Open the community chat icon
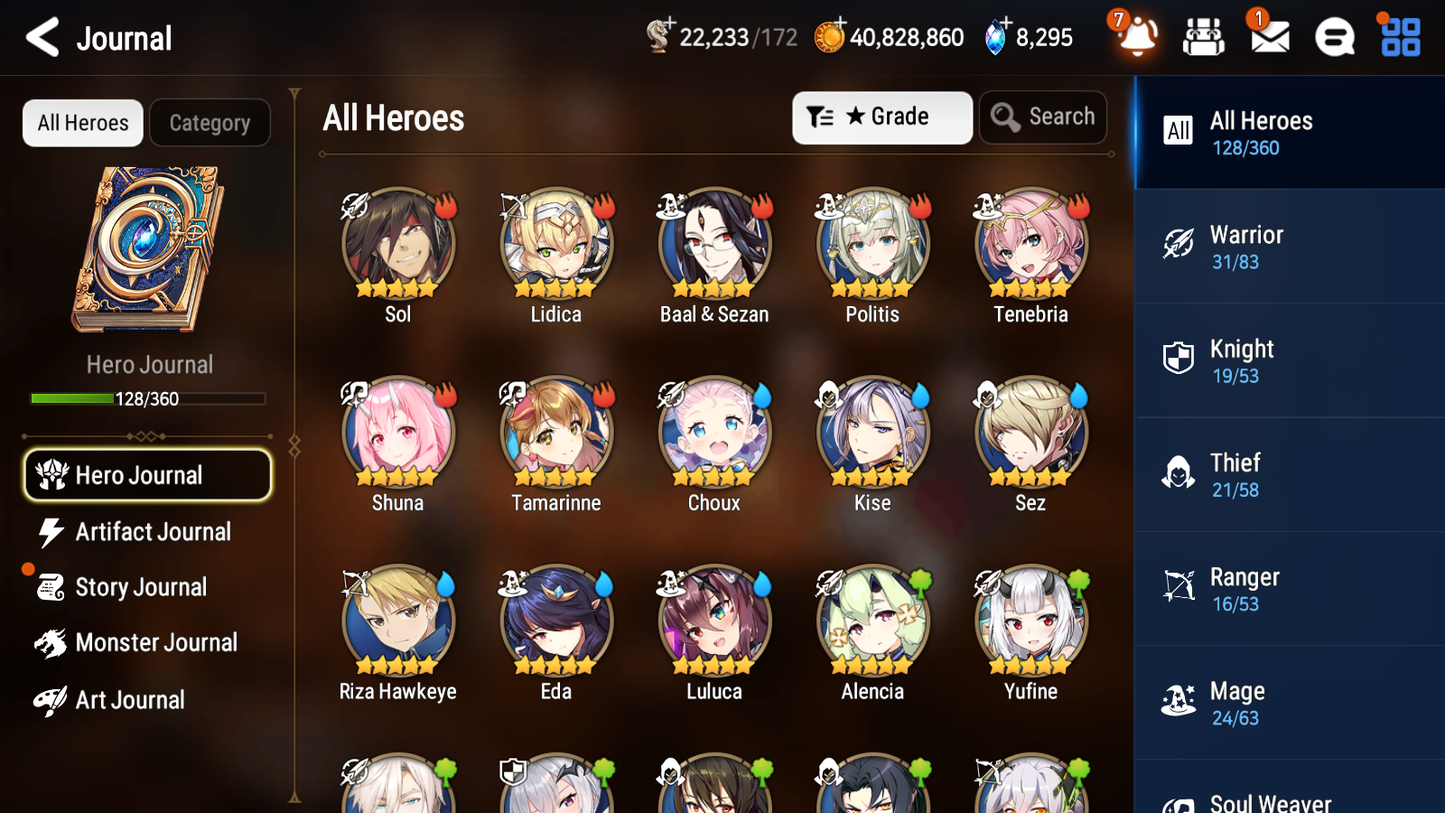The height and width of the screenshot is (813, 1445). 1334,37
